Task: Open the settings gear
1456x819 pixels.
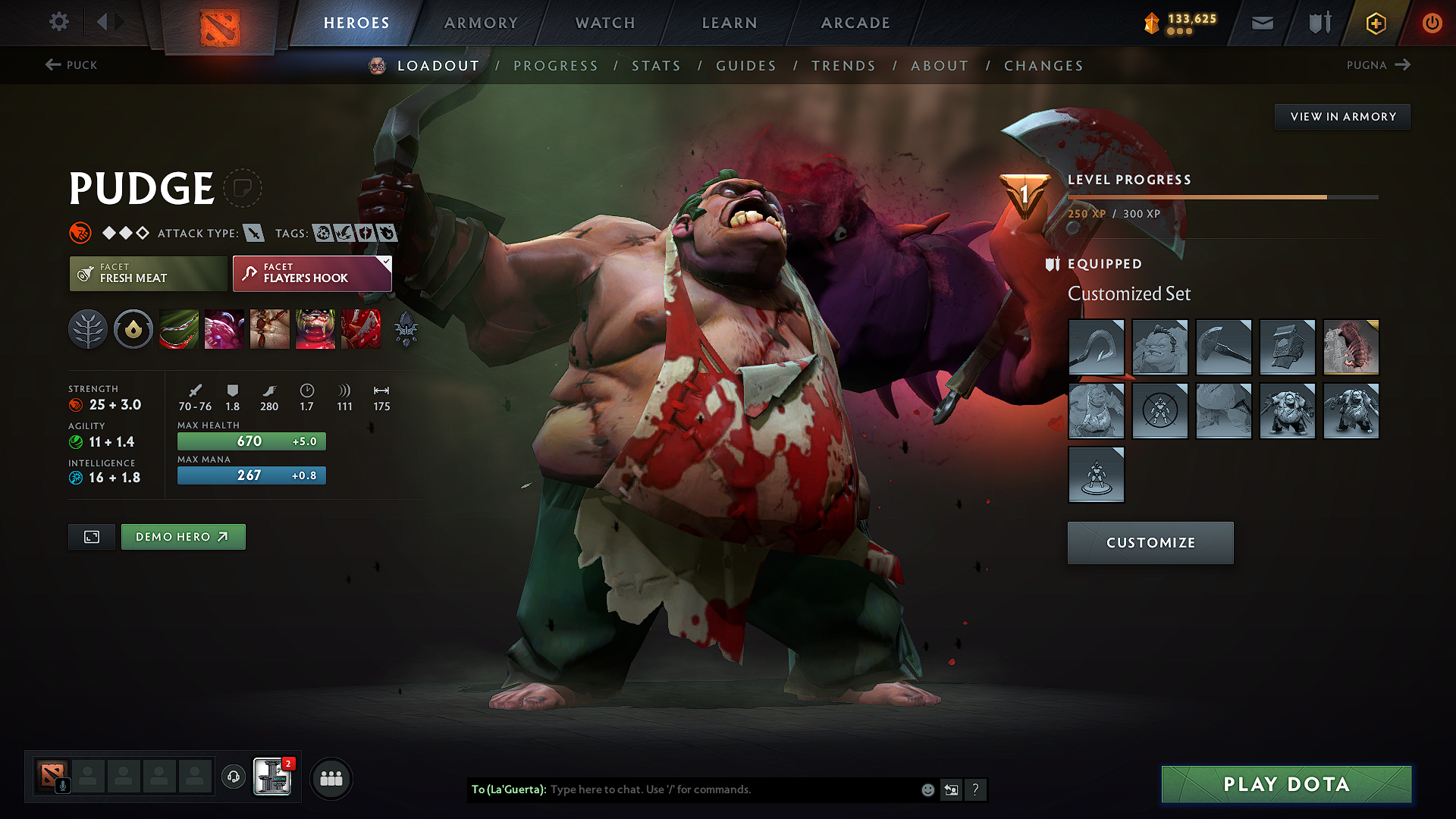Action: [58, 22]
